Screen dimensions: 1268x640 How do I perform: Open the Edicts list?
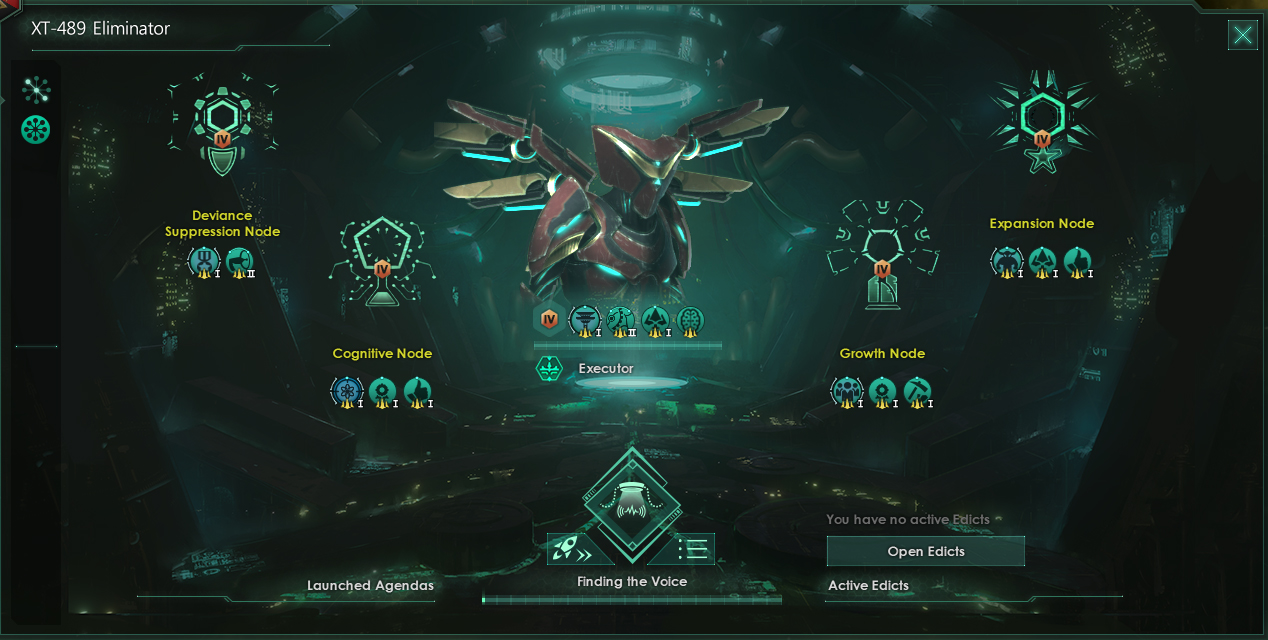point(925,551)
